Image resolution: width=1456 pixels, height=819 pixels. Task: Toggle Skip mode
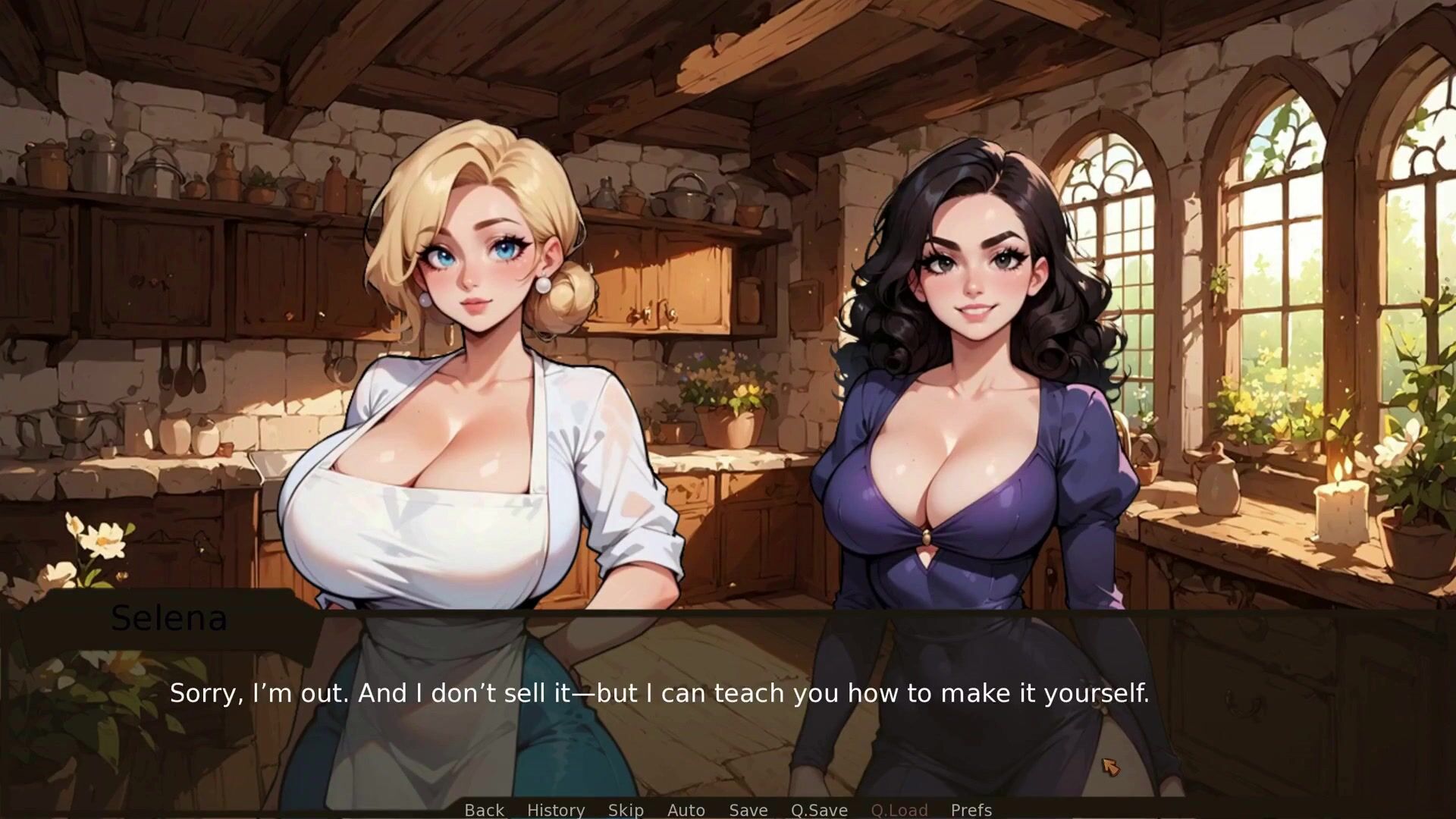tap(626, 810)
